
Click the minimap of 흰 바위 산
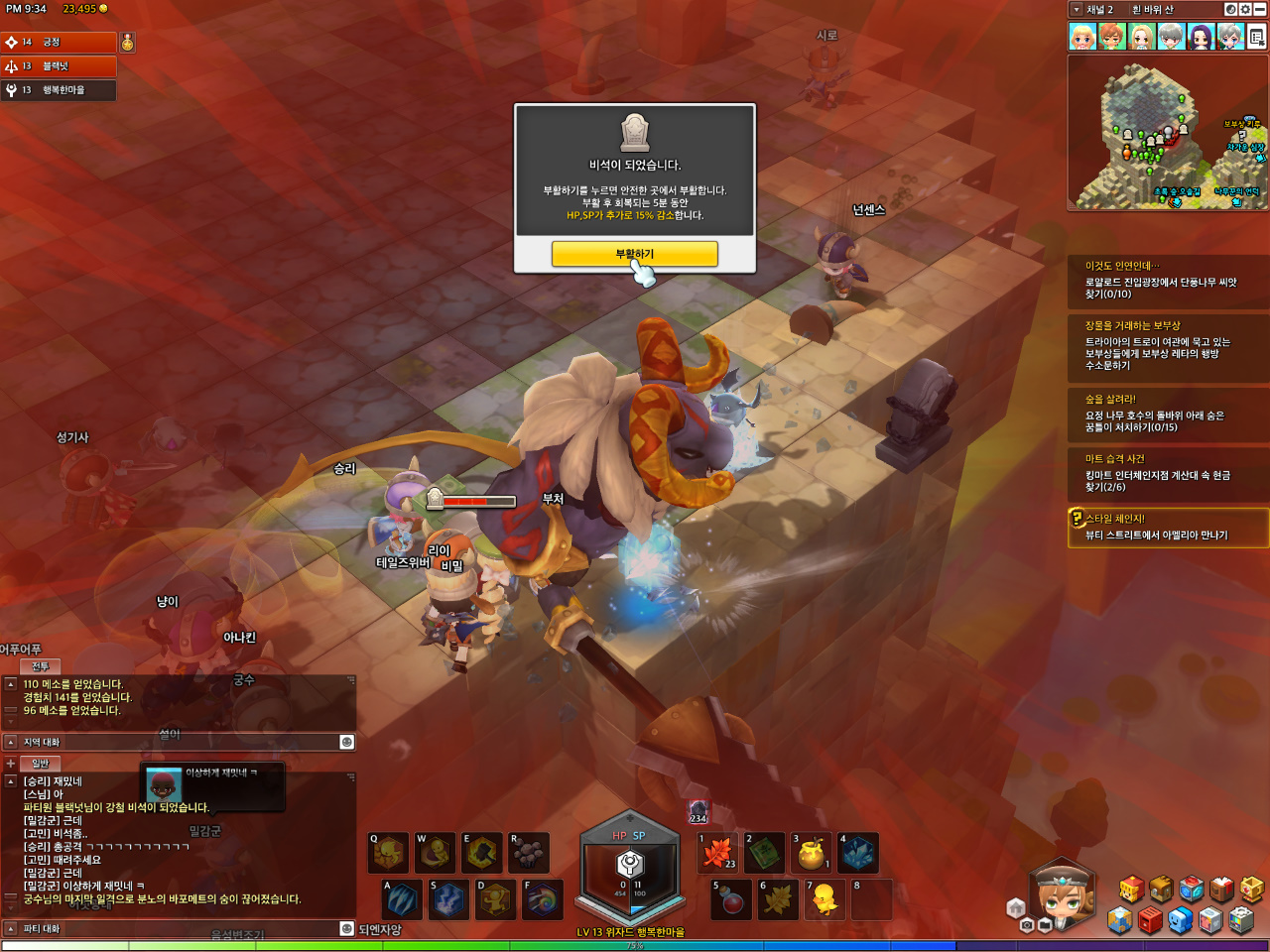[x=1167, y=132]
